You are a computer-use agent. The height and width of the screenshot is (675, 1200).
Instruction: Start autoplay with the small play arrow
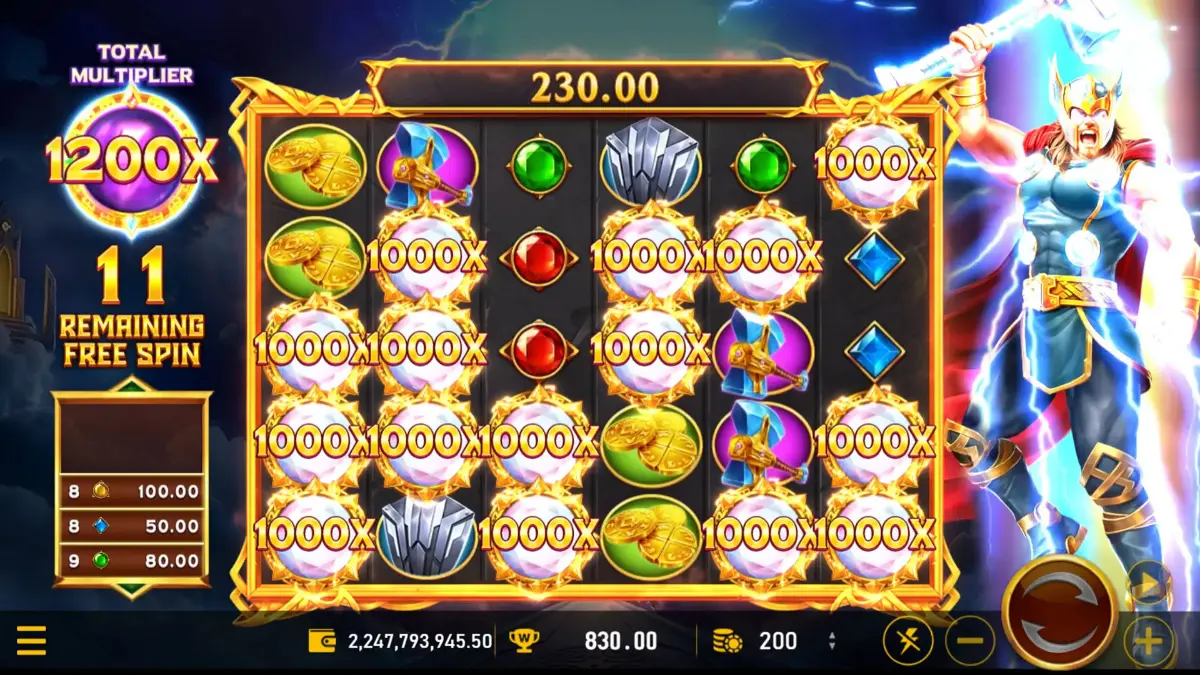1147,583
